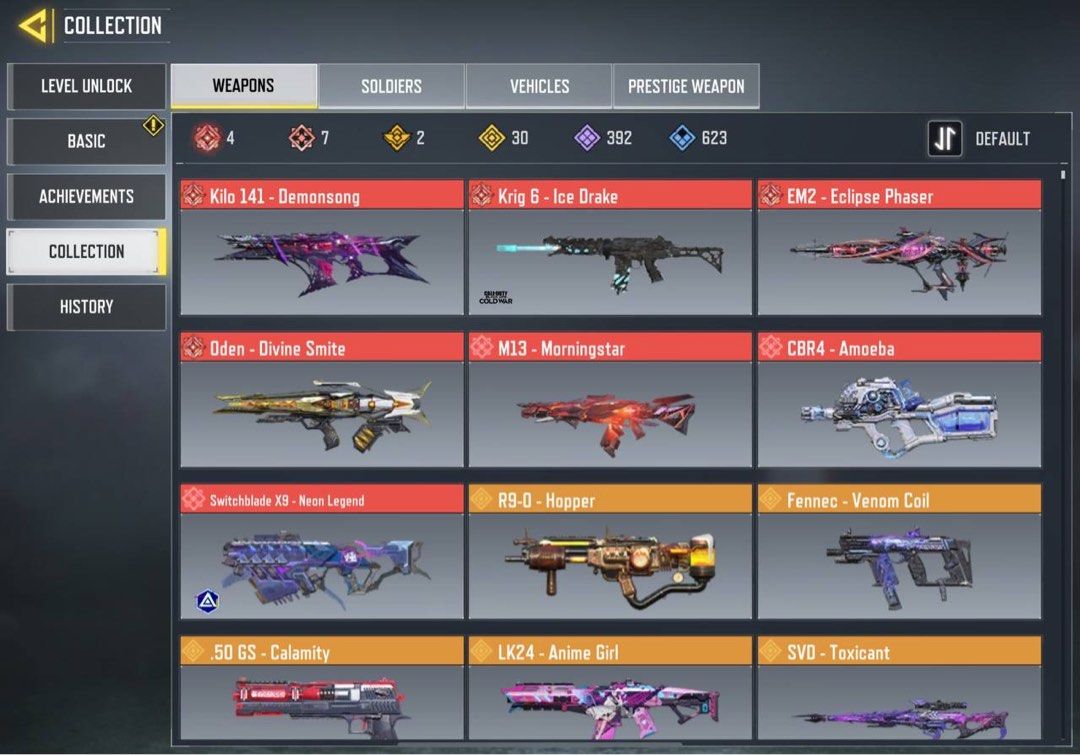Open the R9-0 - Hopper shotgun card

pos(609,552)
